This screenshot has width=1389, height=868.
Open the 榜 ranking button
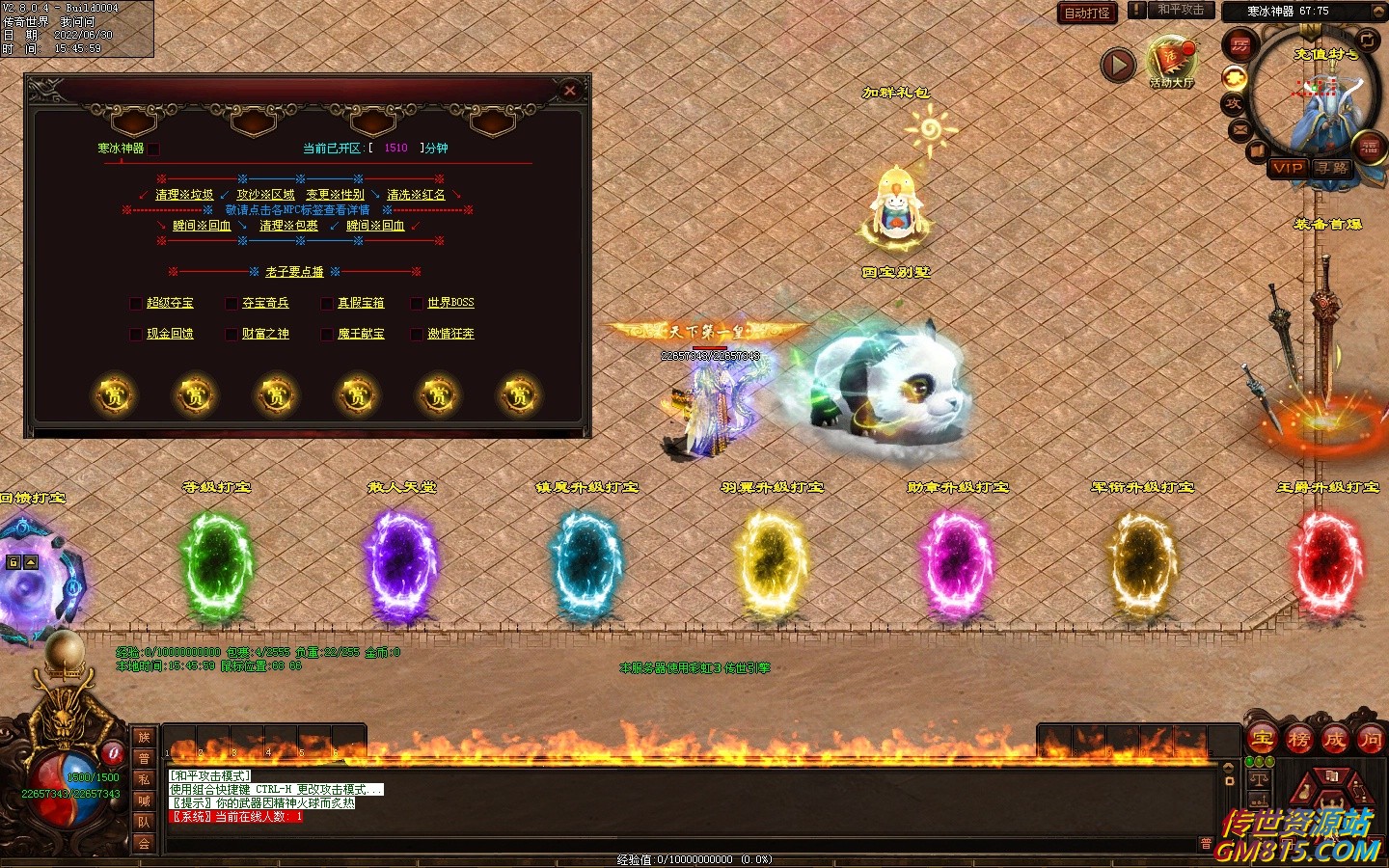[1298, 740]
